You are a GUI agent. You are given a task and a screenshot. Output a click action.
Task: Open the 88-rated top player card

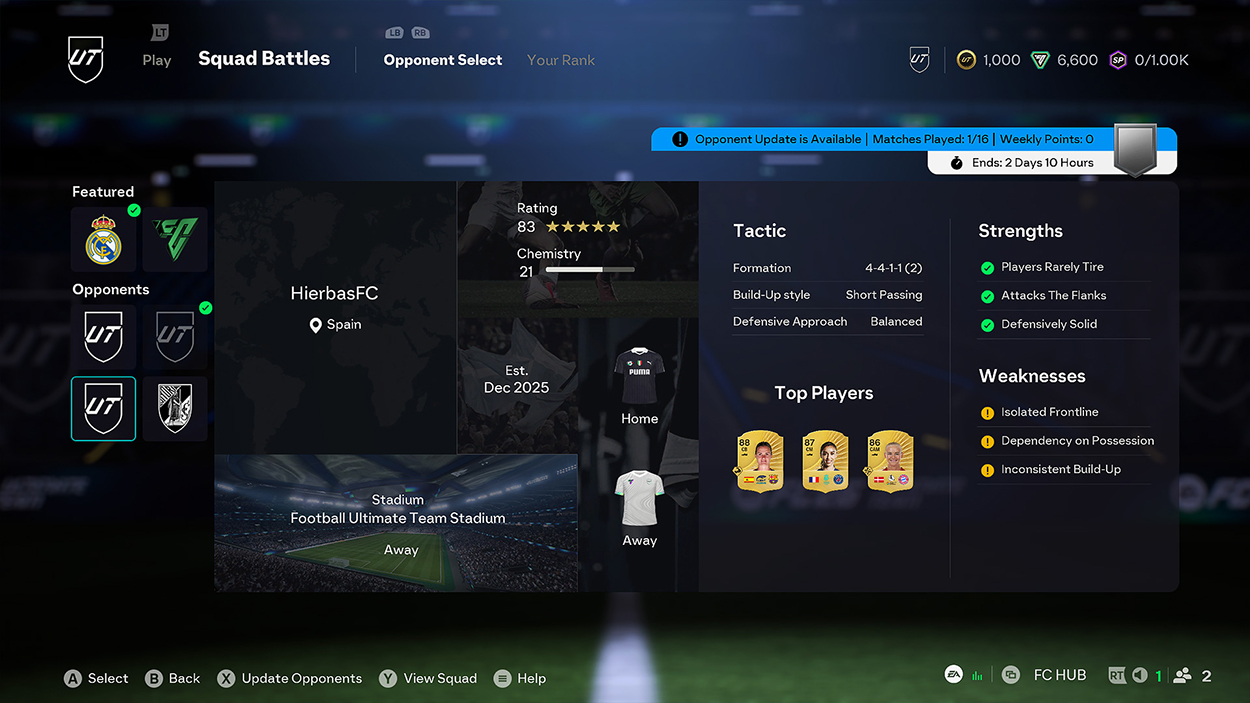759,461
